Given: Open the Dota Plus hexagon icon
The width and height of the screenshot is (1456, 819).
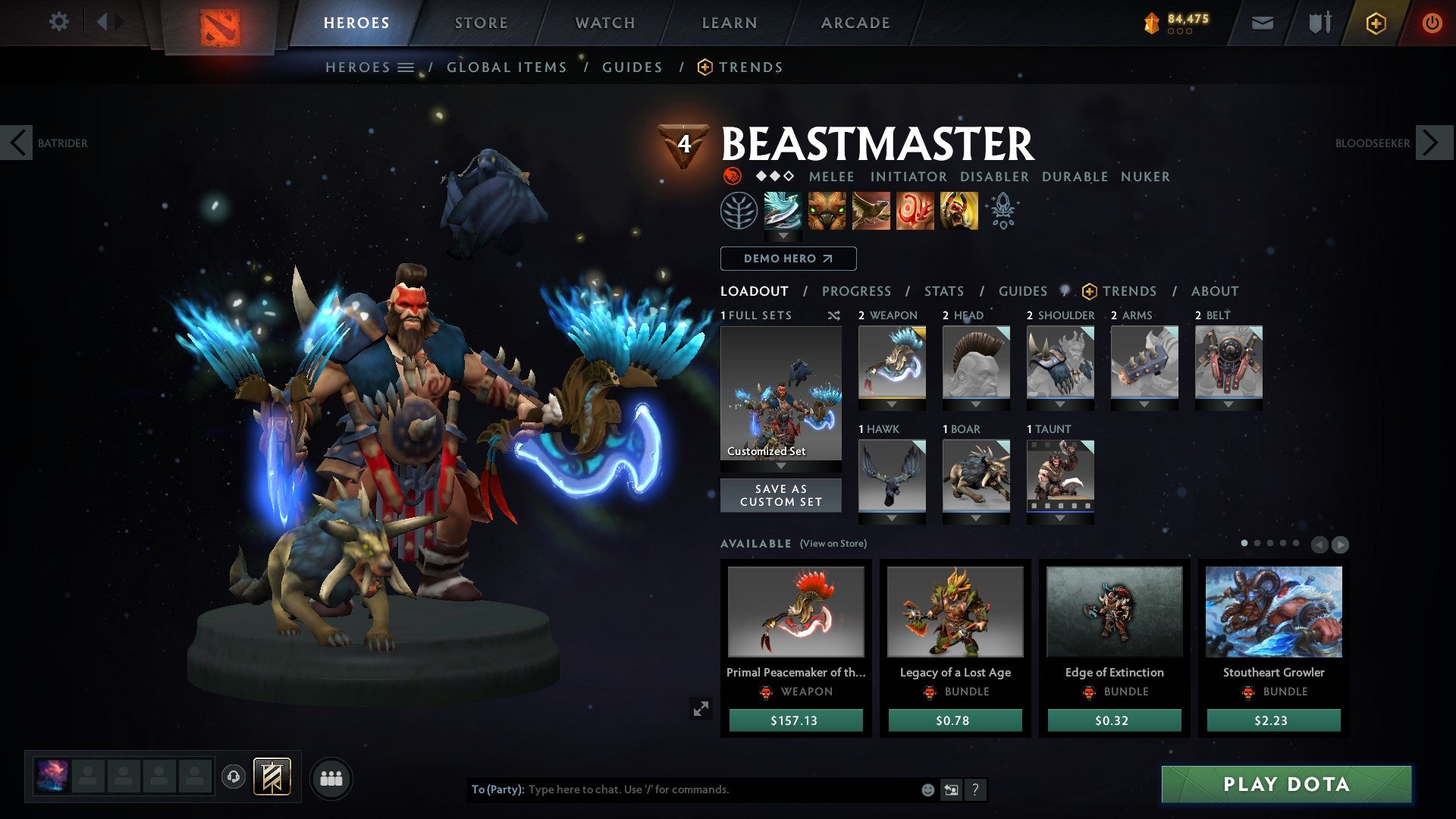Looking at the screenshot, I should (1376, 23).
